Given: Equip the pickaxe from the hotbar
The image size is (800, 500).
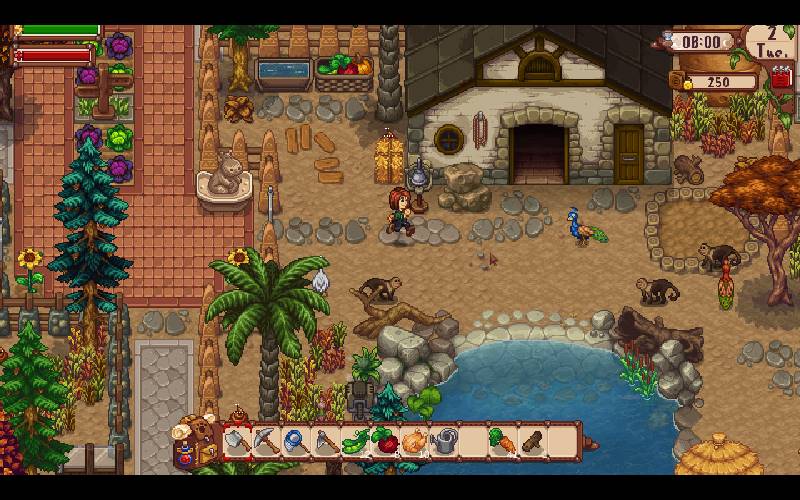Looking at the screenshot, I should pos(267,441).
